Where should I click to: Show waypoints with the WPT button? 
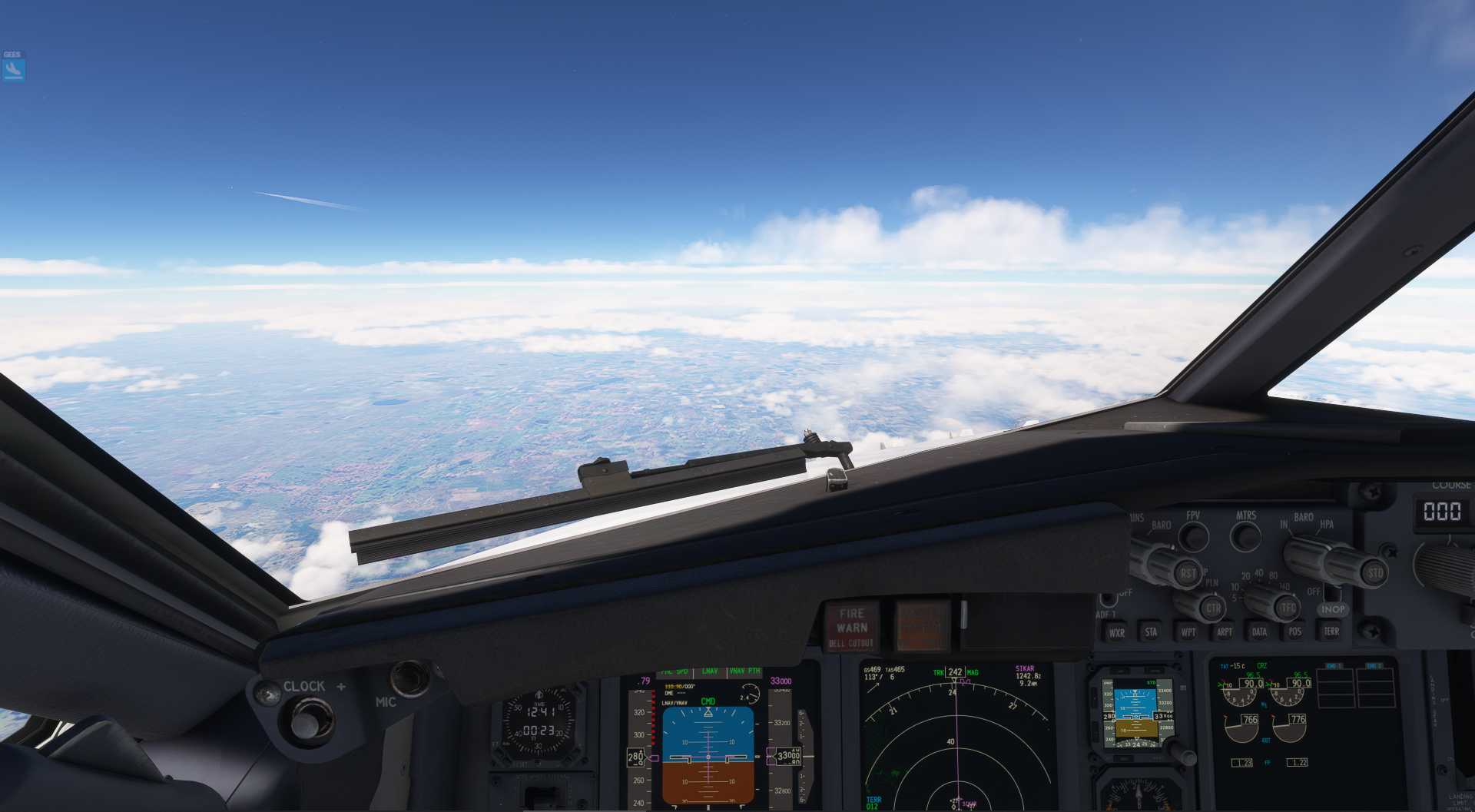1188,631
